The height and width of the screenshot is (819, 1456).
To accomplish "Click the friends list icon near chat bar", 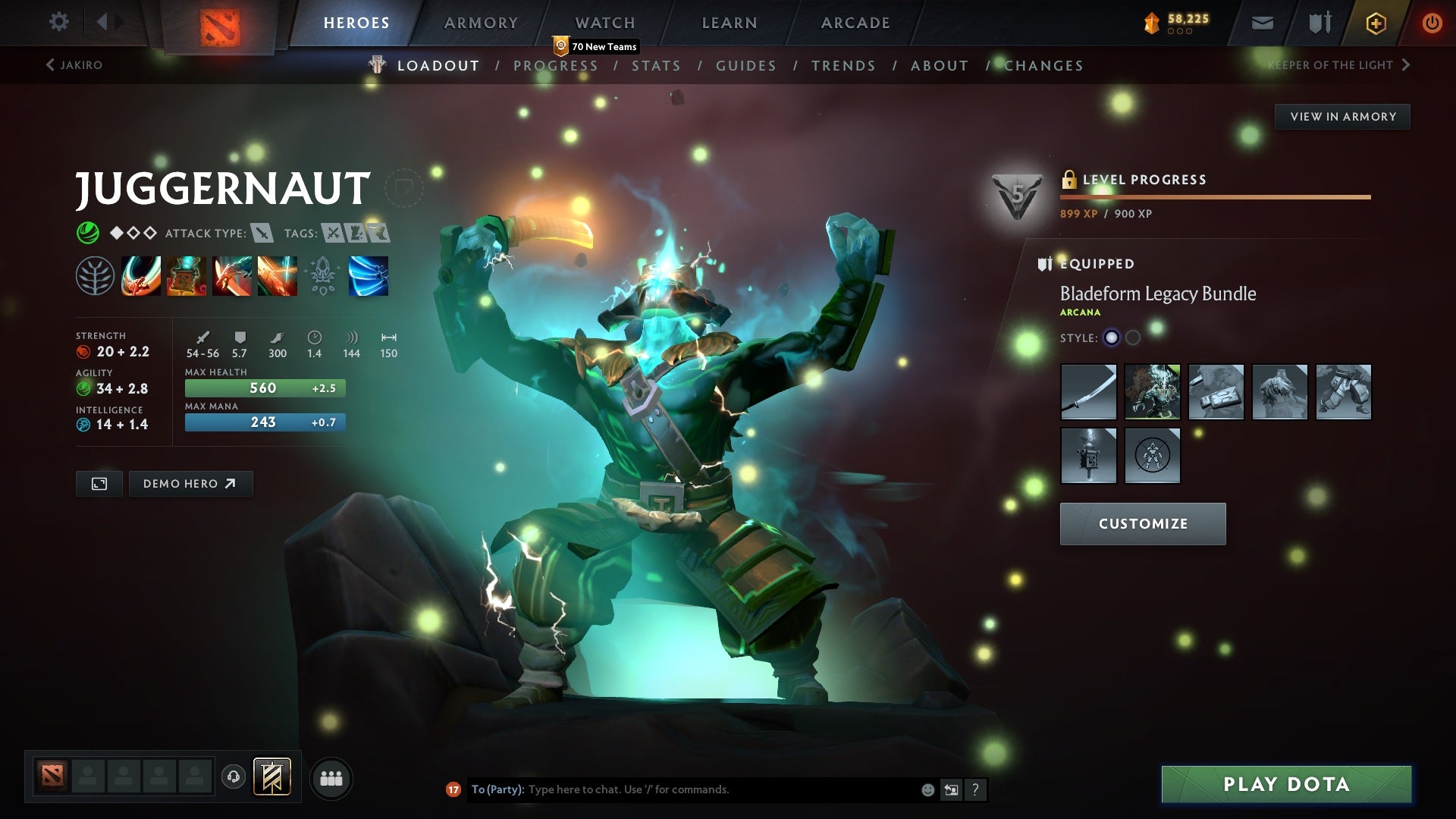I will point(331,777).
